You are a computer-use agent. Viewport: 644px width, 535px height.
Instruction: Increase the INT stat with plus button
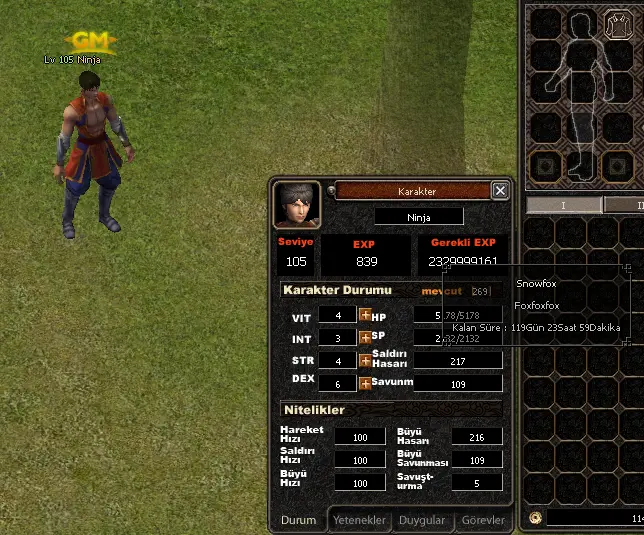tap(365, 338)
